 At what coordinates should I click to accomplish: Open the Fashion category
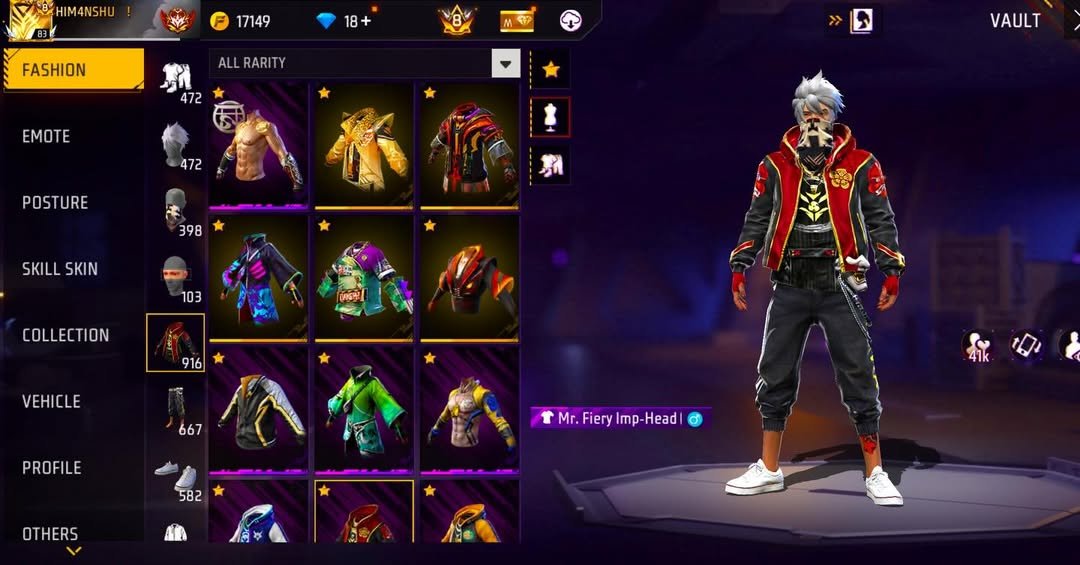pyautogui.click(x=73, y=70)
